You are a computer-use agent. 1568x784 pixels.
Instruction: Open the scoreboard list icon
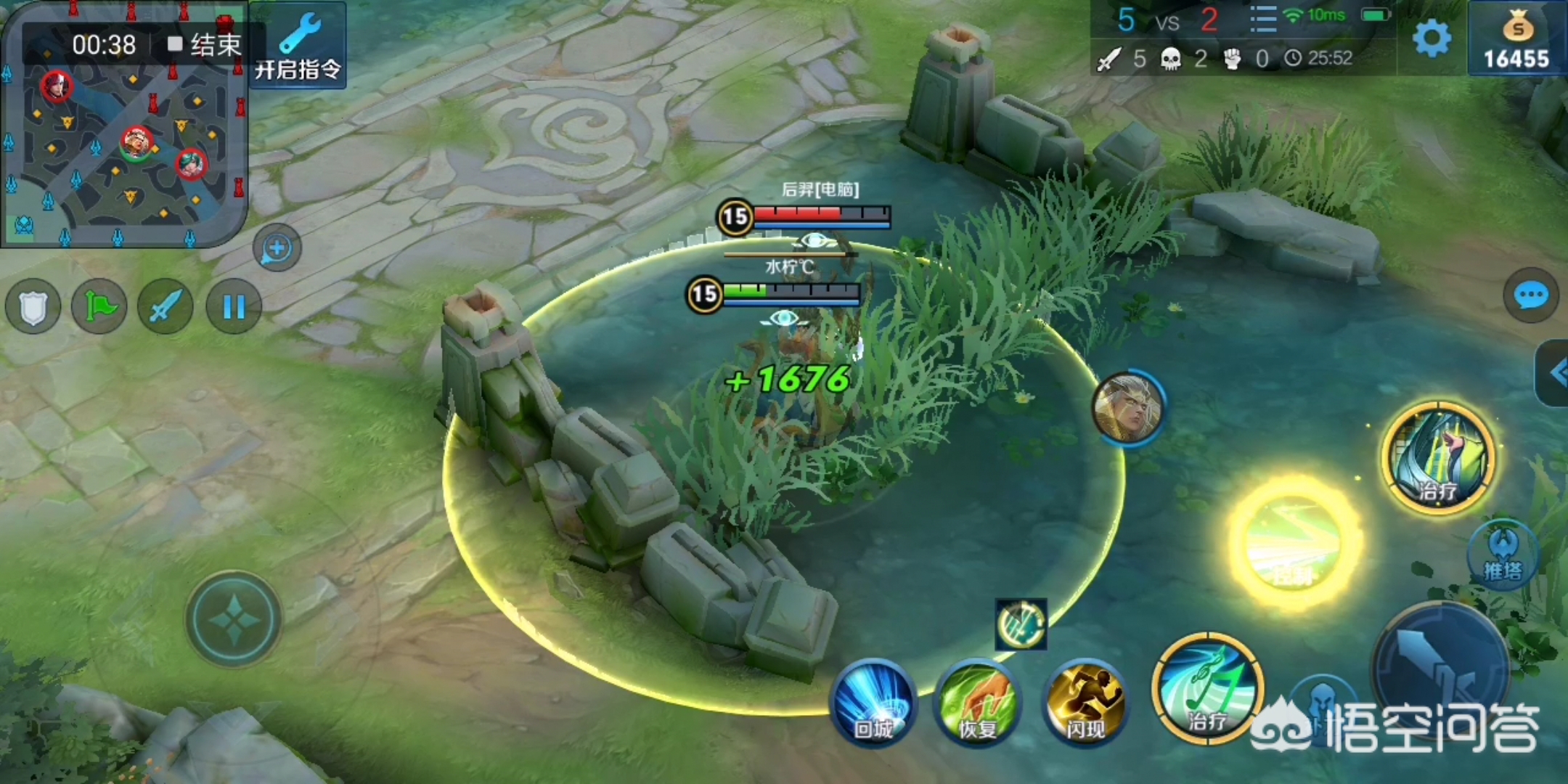pos(1263,20)
